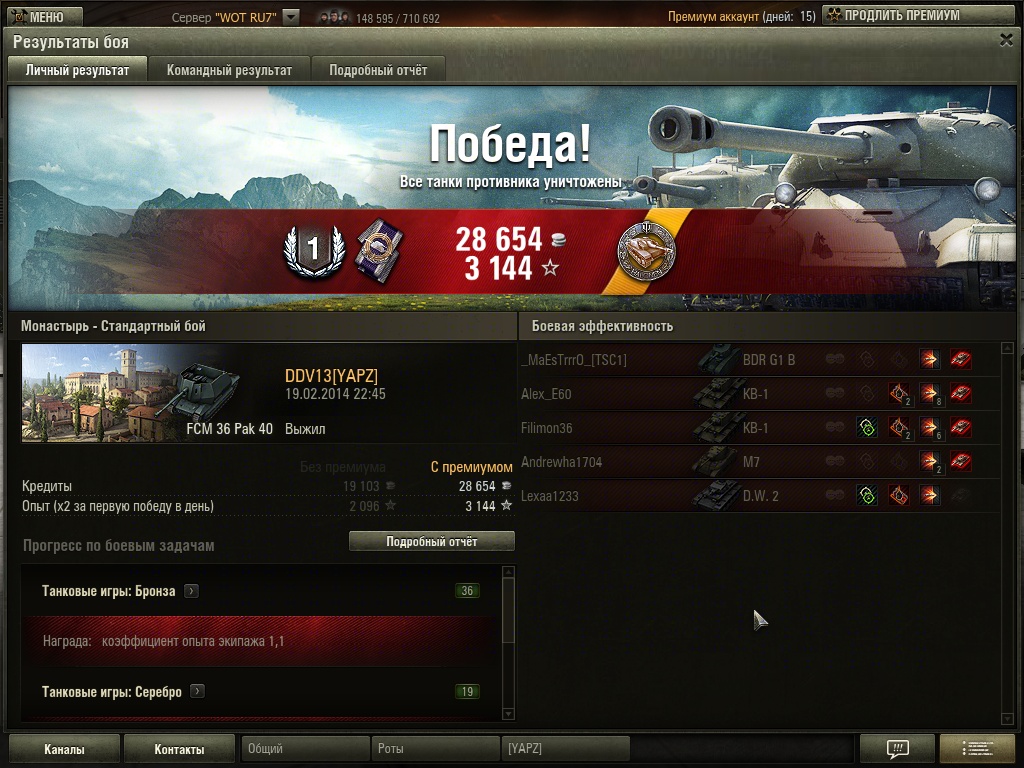Open the [YAPZ] clan chat tab
This screenshot has width=1024, height=768.
tap(565, 749)
